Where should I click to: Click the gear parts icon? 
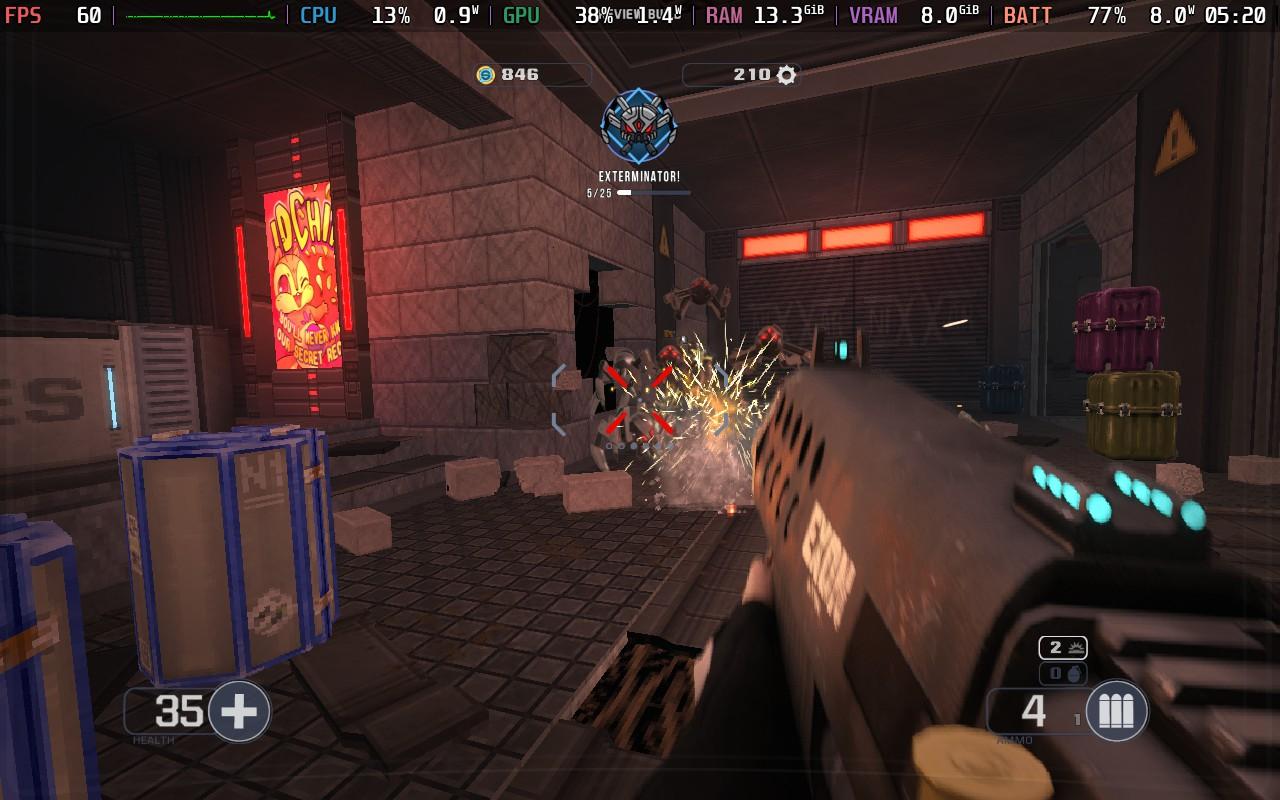point(787,75)
